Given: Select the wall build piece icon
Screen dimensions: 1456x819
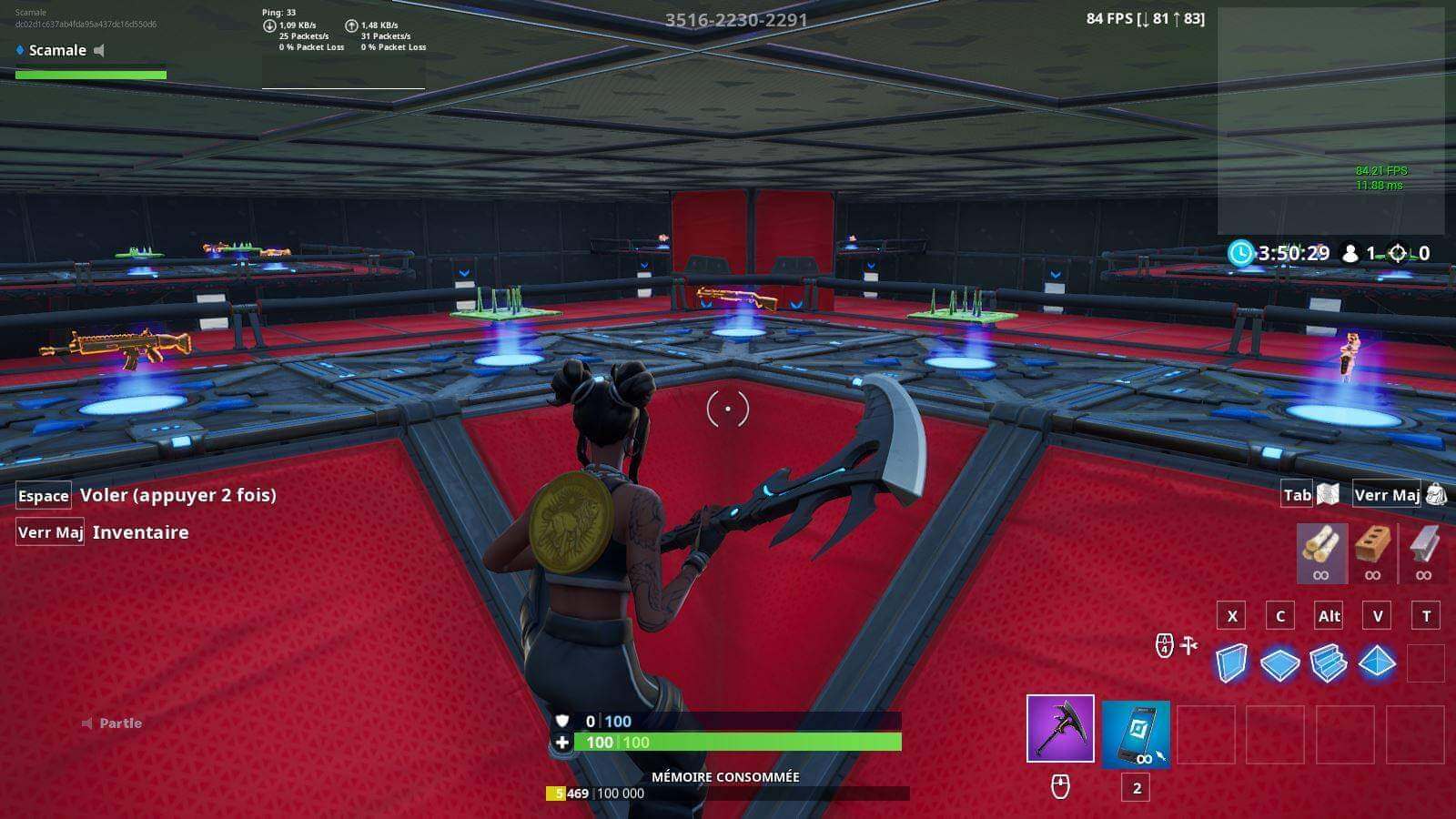Looking at the screenshot, I should pyautogui.click(x=1230, y=664).
